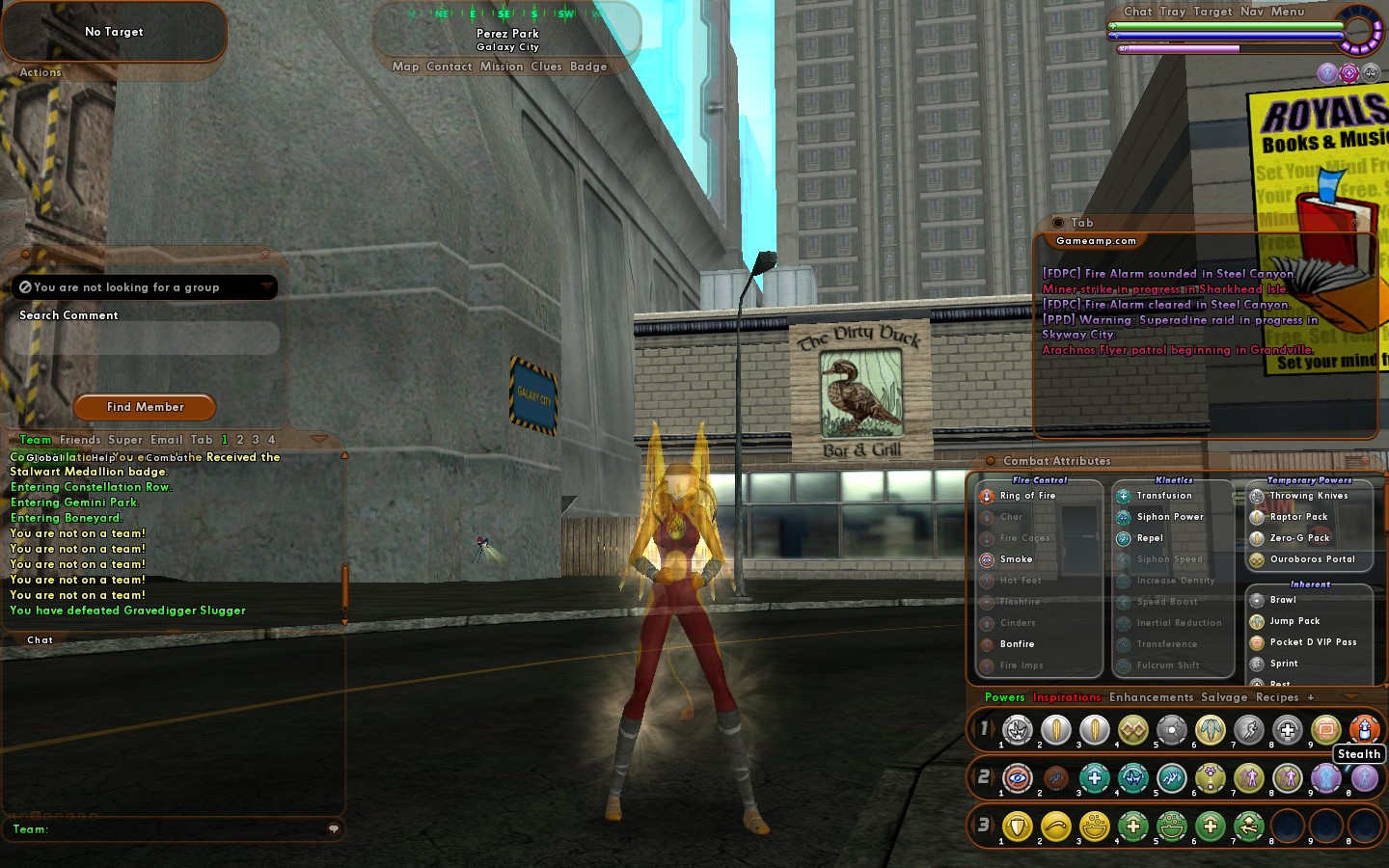
Task: Use the Transfusion power
Action: 1163,496
